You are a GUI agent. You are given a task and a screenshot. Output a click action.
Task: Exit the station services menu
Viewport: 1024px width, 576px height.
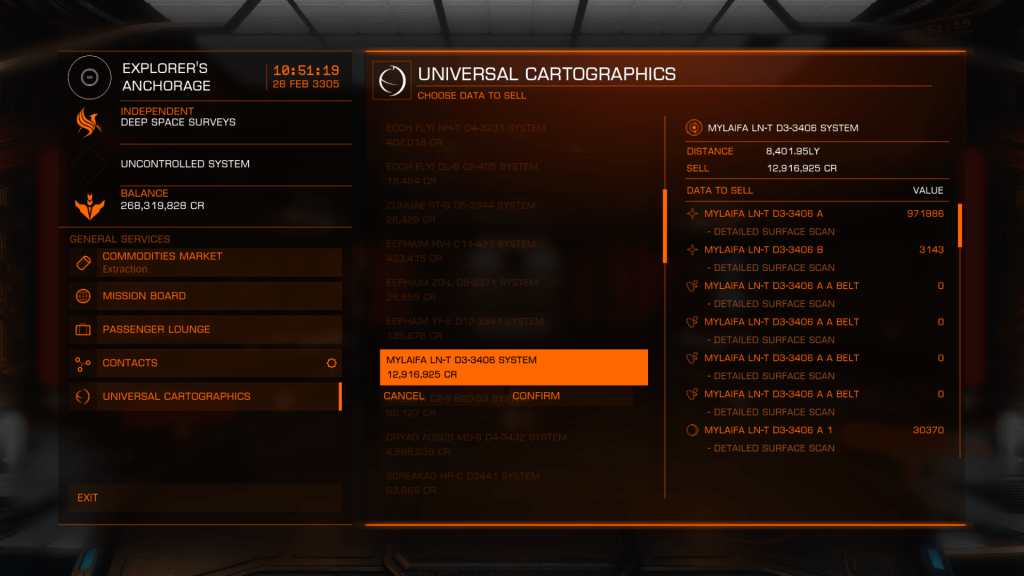pyautogui.click(x=205, y=497)
